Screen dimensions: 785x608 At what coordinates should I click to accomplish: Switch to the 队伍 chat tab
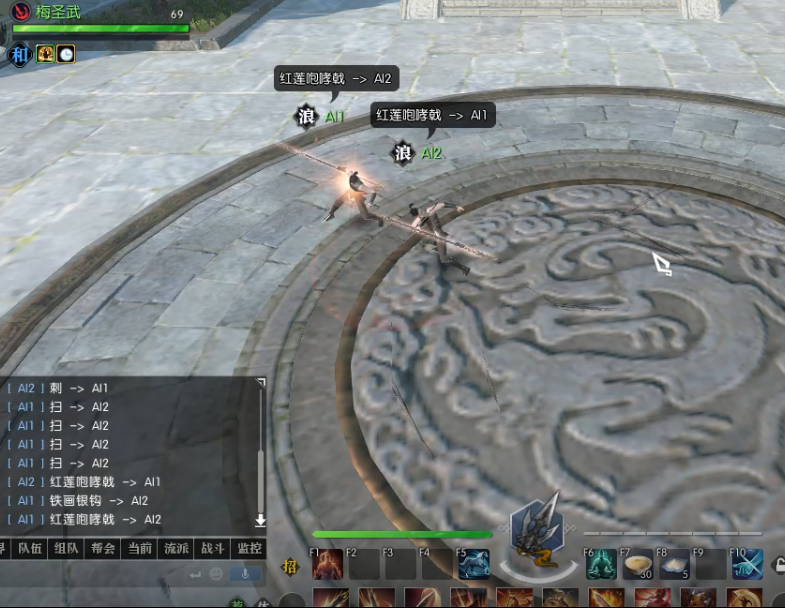(x=30, y=548)
